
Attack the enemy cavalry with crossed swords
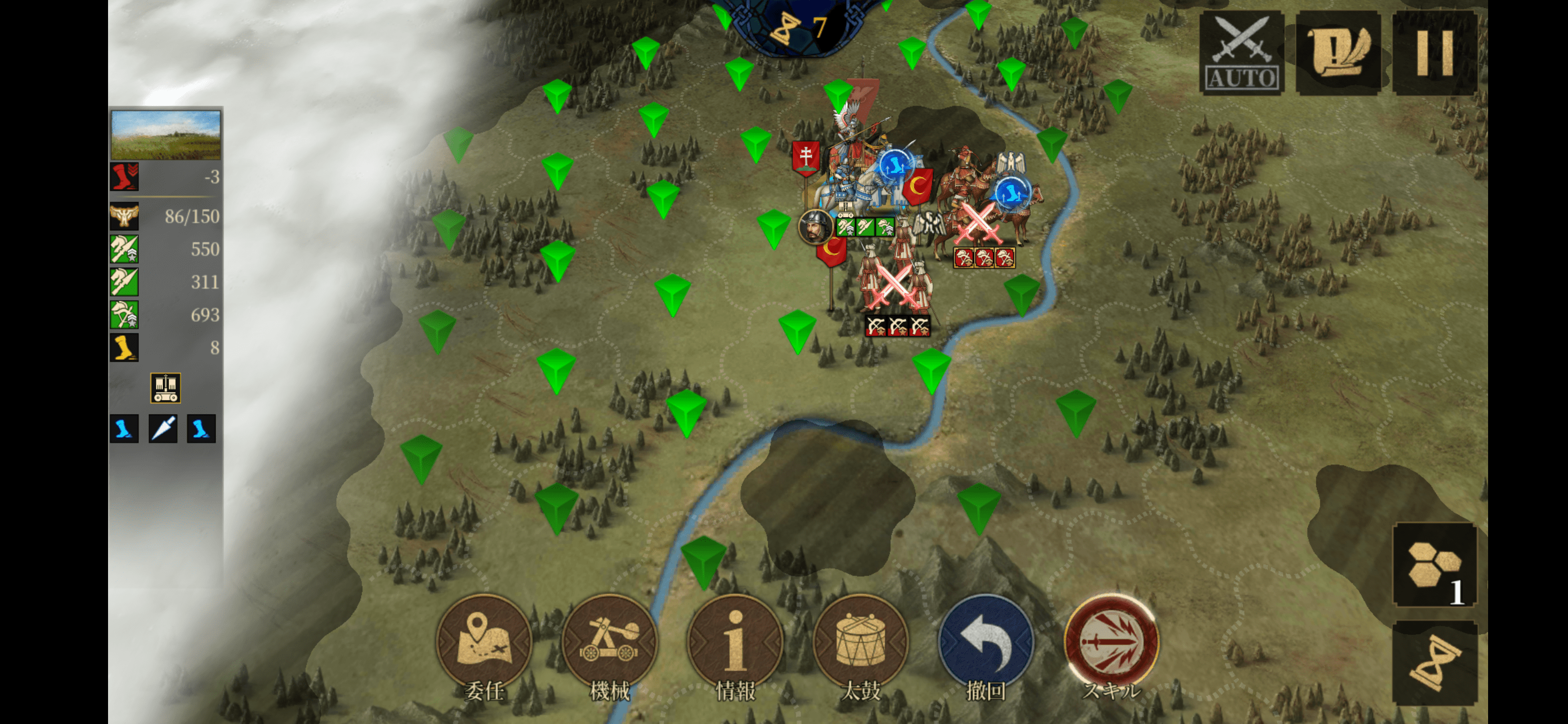pyautogui.click(x=978, y=225)
